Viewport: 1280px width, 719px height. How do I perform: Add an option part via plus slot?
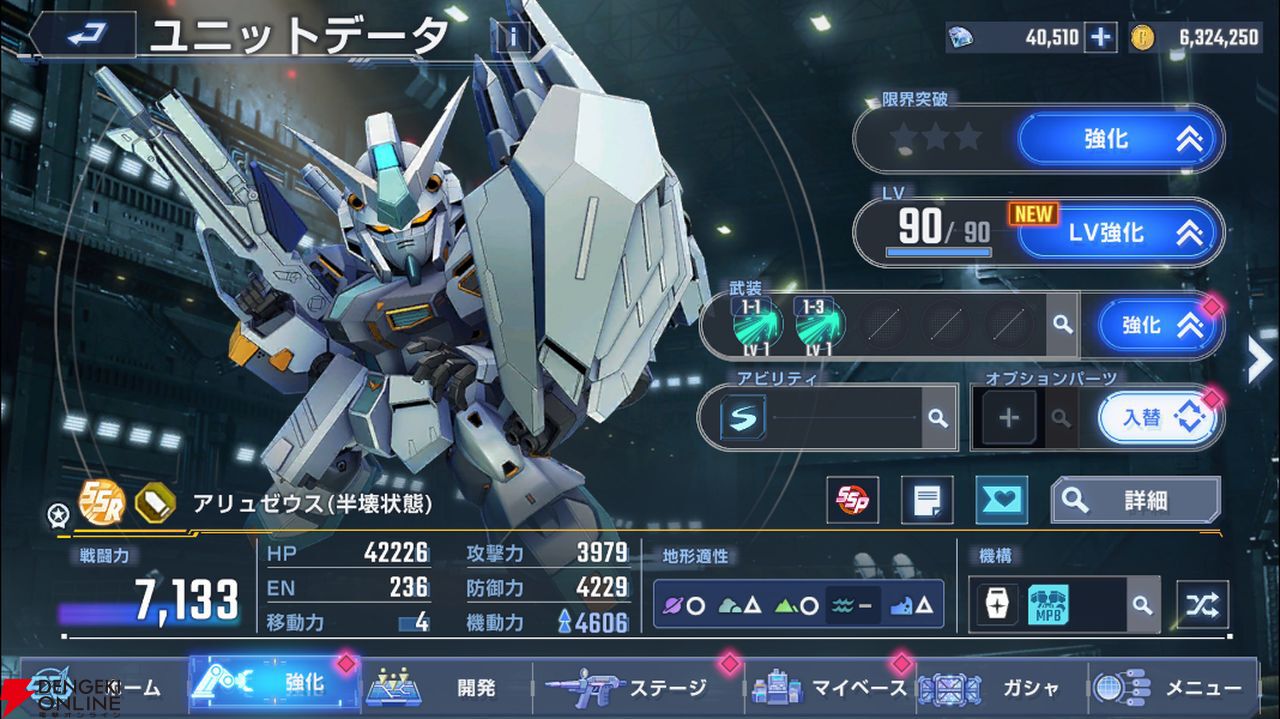click(x=1008, y=418)
